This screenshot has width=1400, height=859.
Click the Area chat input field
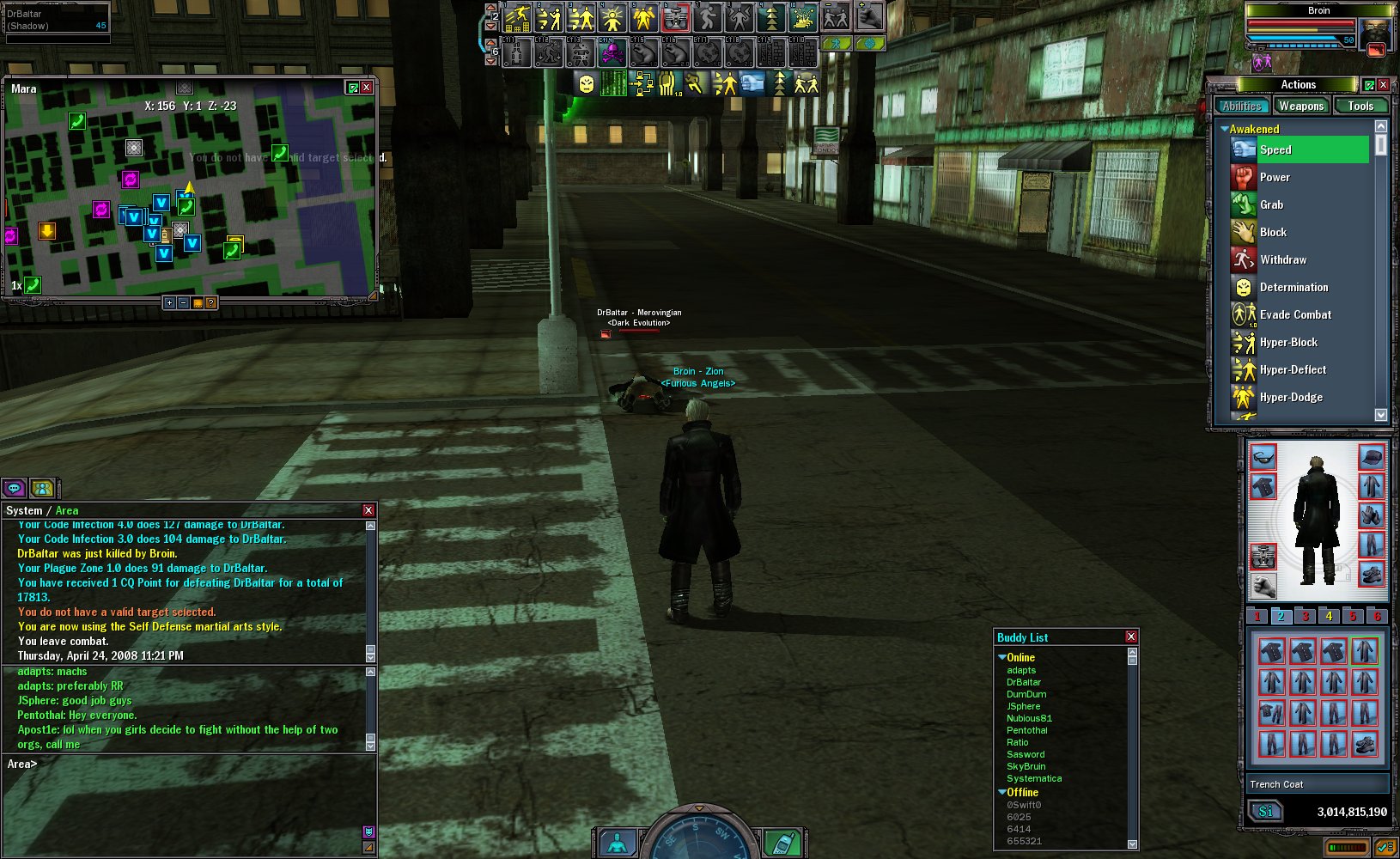click(189, 764)
